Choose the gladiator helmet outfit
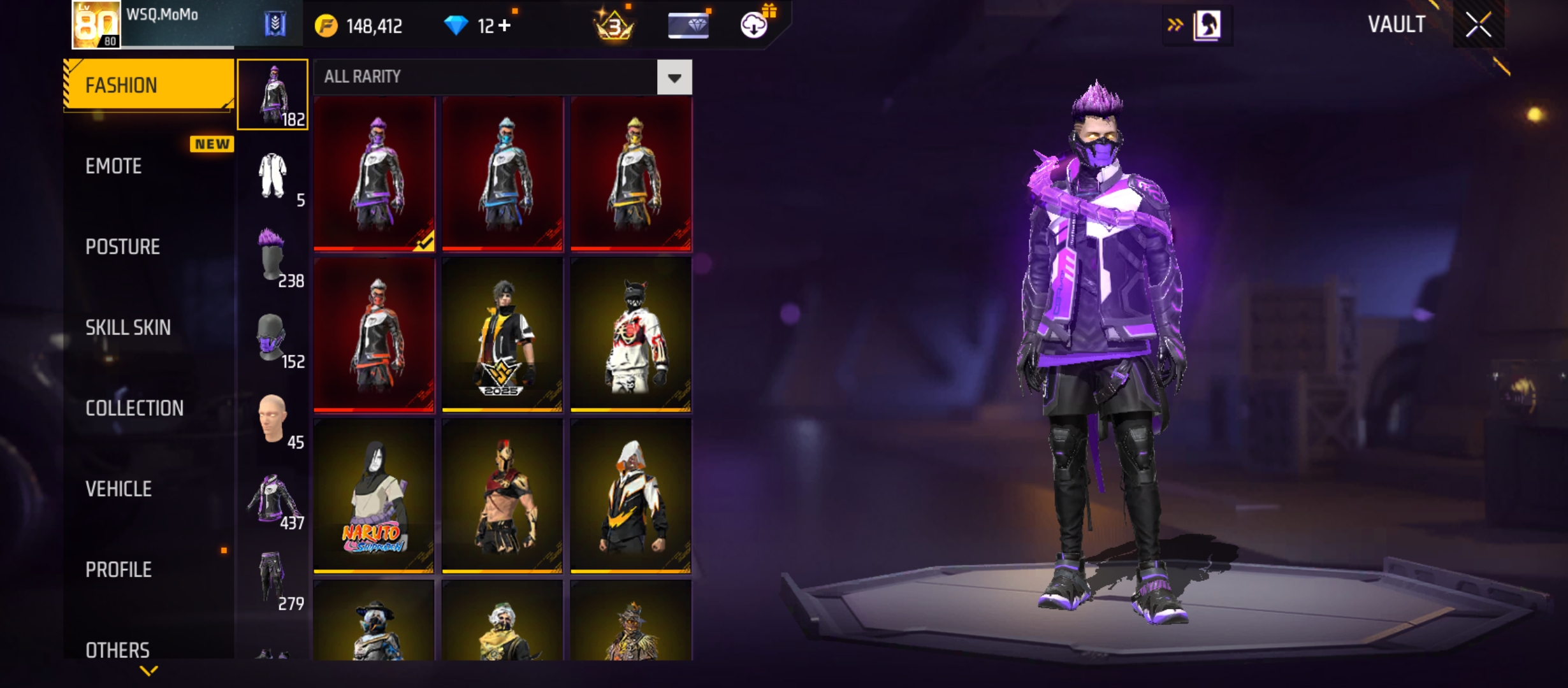The height and width of the screenshot is (688, 1568). (502, 496)
